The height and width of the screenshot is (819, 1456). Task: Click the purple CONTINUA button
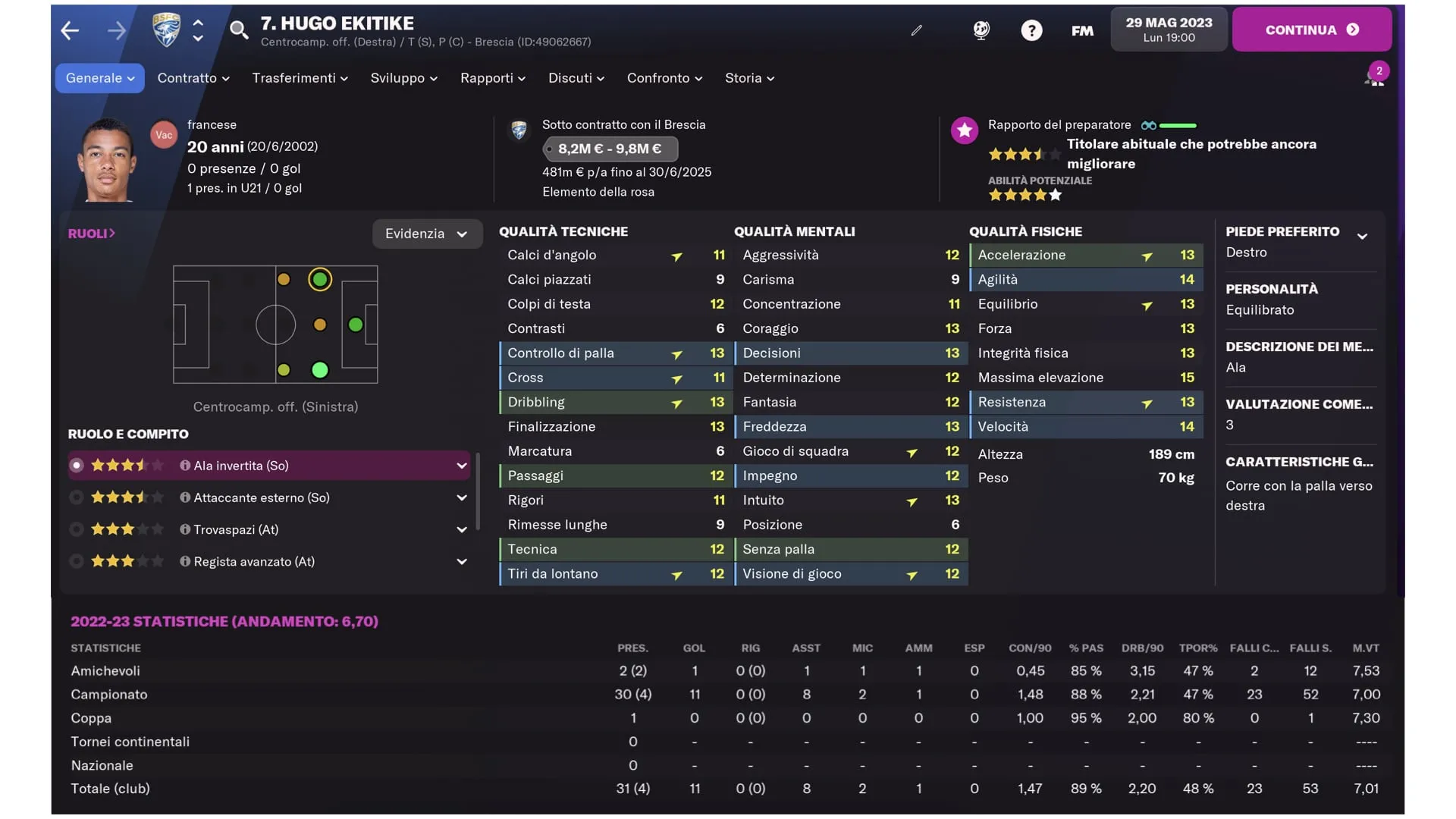pyautogui.click(x=1311, y=30)
